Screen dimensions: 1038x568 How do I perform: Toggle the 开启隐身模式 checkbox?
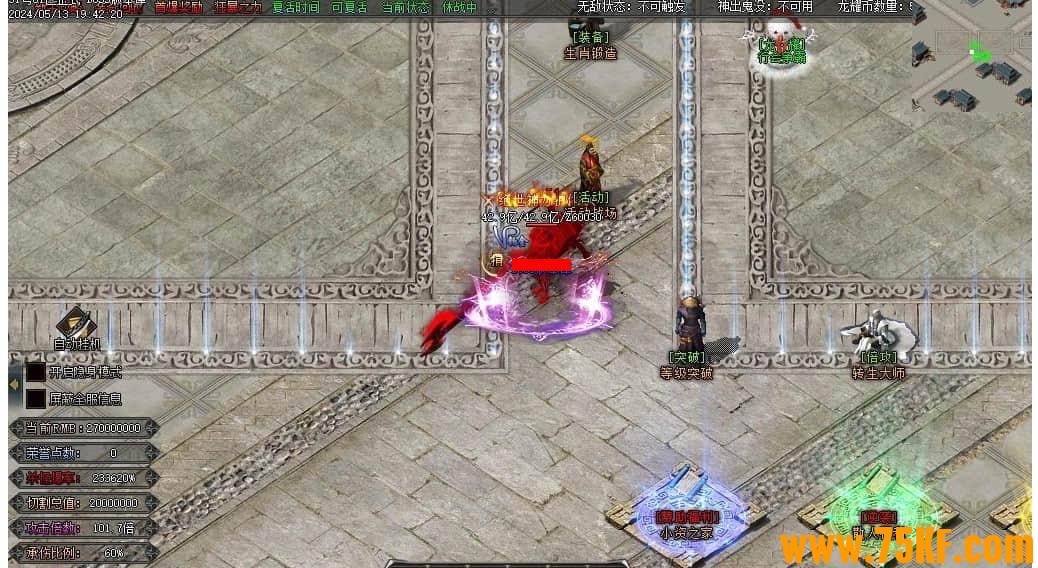(x=36, y=372)
